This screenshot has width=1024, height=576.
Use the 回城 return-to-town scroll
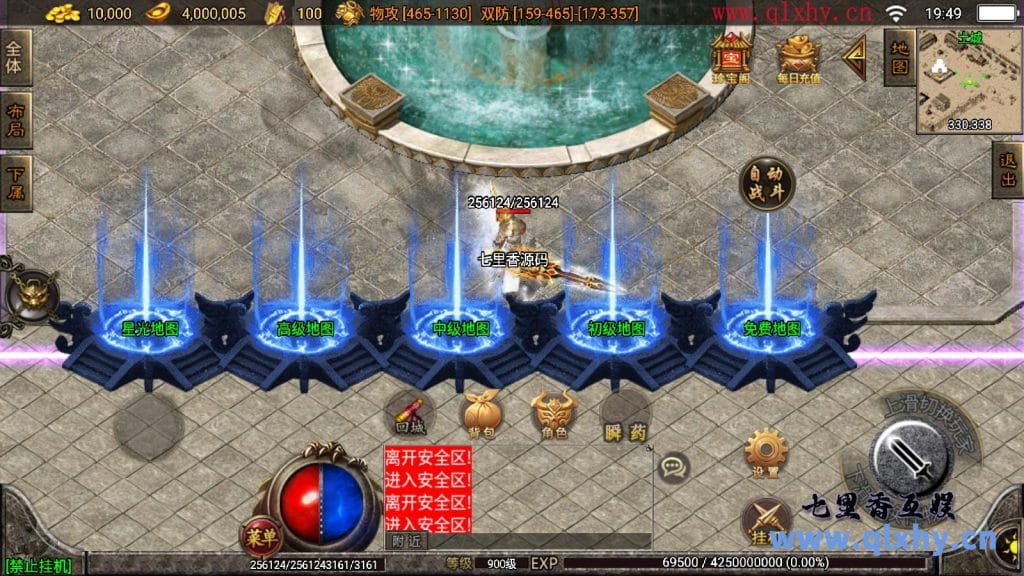click(409, 413)
